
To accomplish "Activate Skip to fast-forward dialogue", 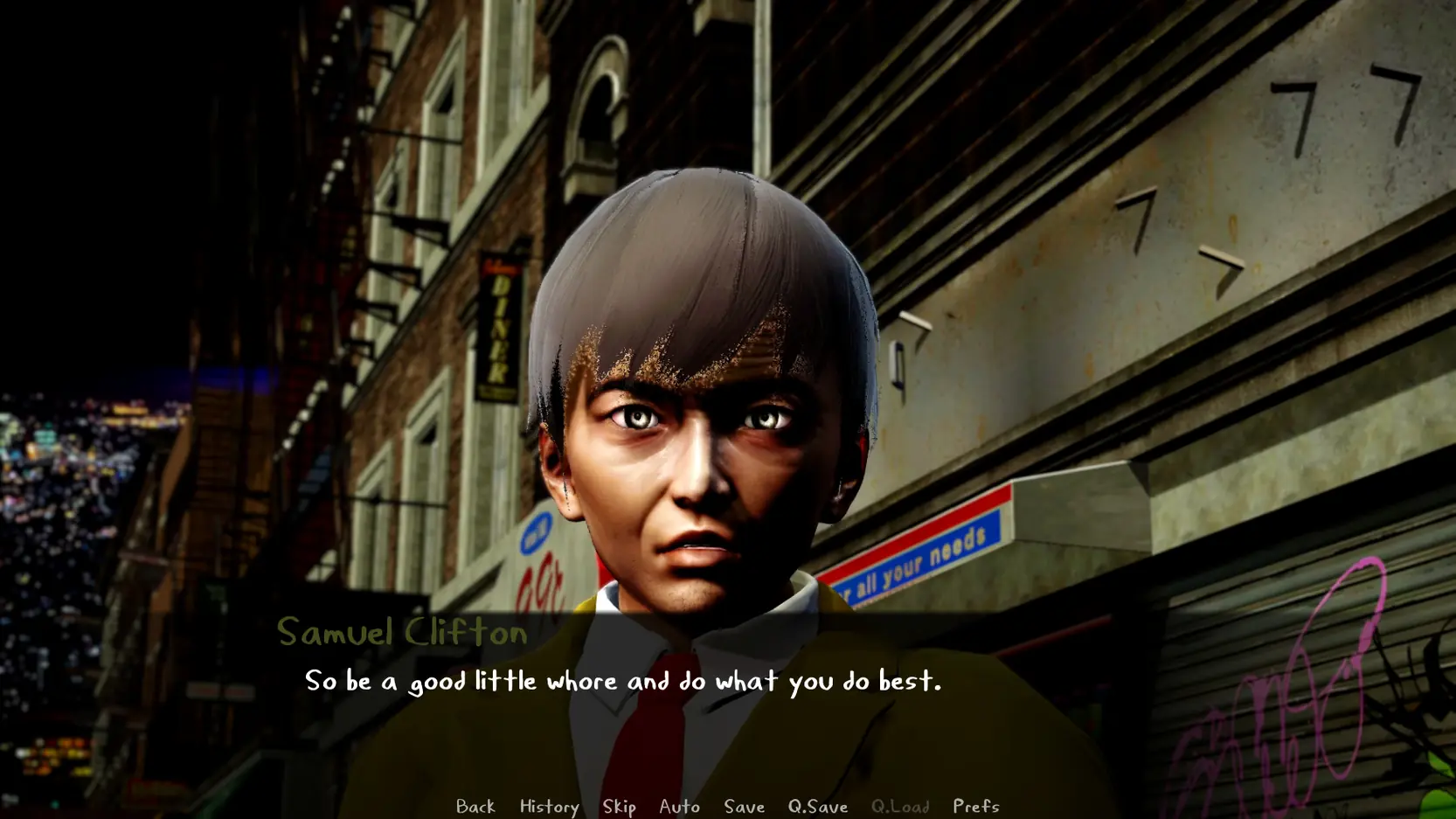I will [x=619, y=806].
